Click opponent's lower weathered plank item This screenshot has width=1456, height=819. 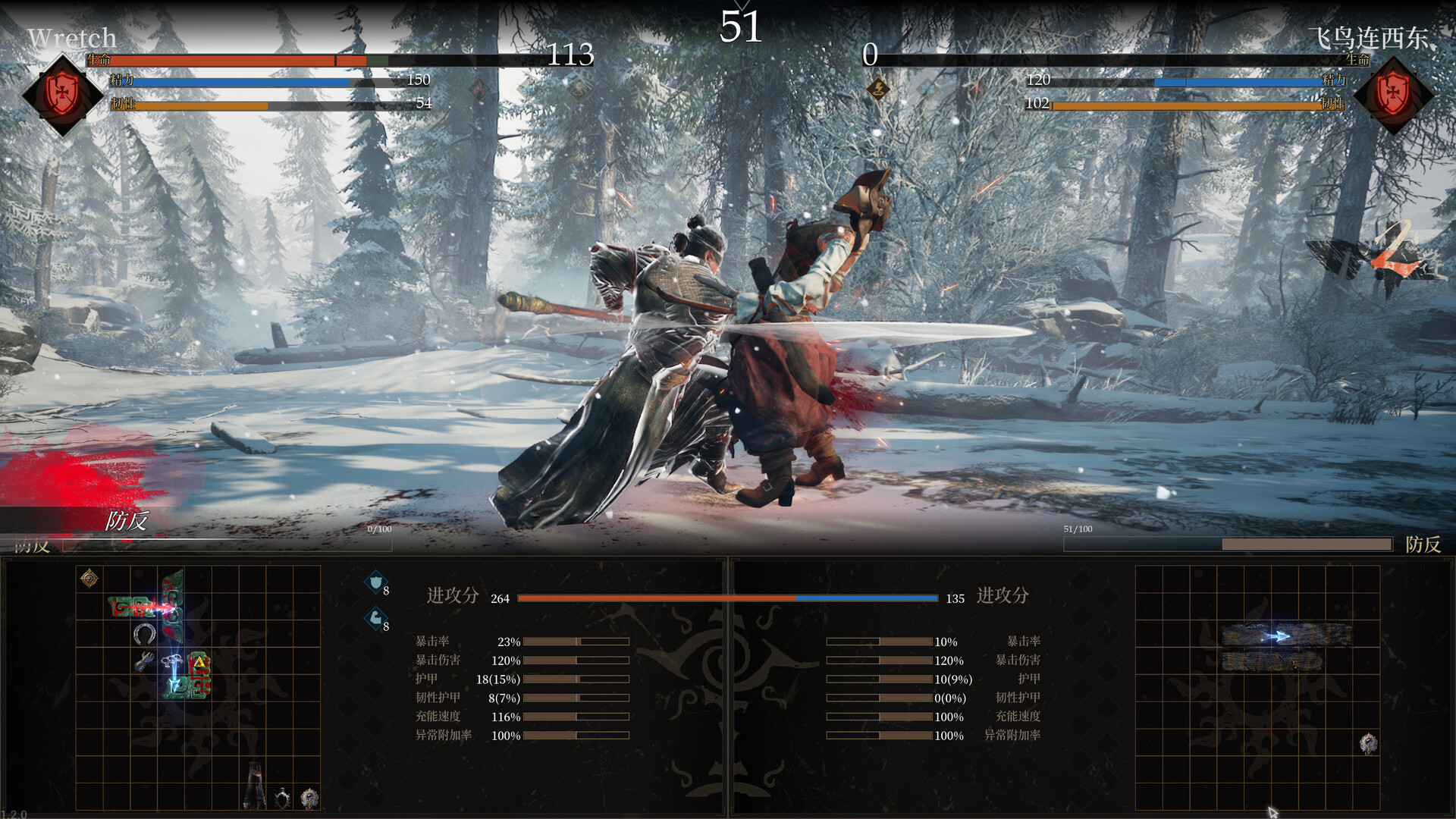coord(1272,662)
